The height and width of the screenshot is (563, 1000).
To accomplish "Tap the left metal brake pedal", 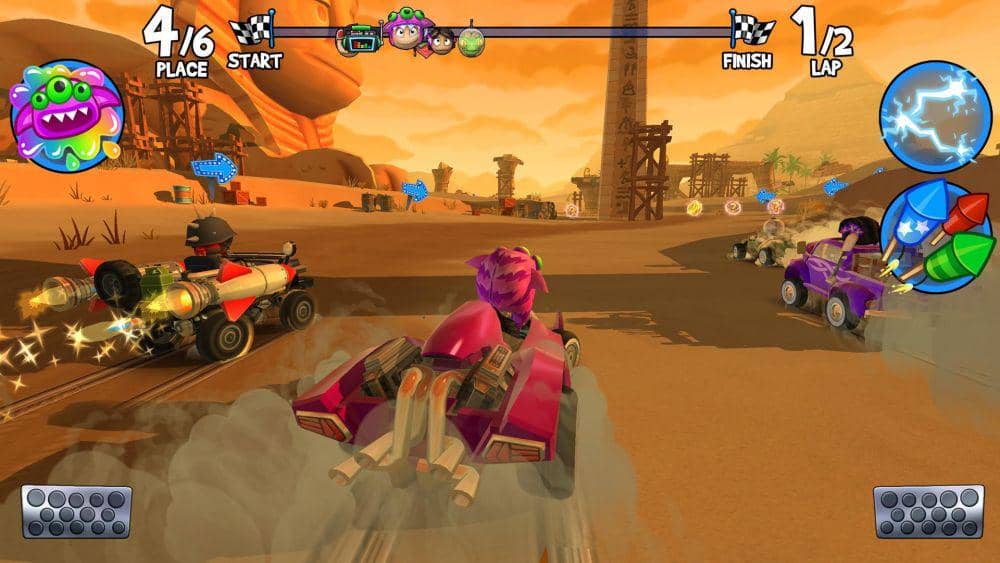I will (77, 511).
